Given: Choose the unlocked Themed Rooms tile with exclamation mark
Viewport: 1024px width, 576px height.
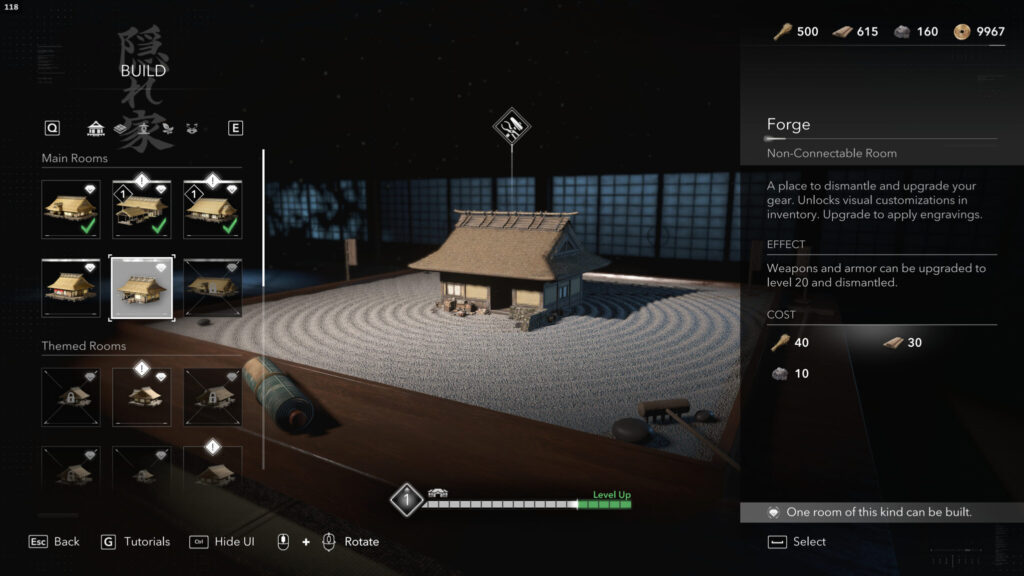Looking at the screenshot, I should point(141,397).
